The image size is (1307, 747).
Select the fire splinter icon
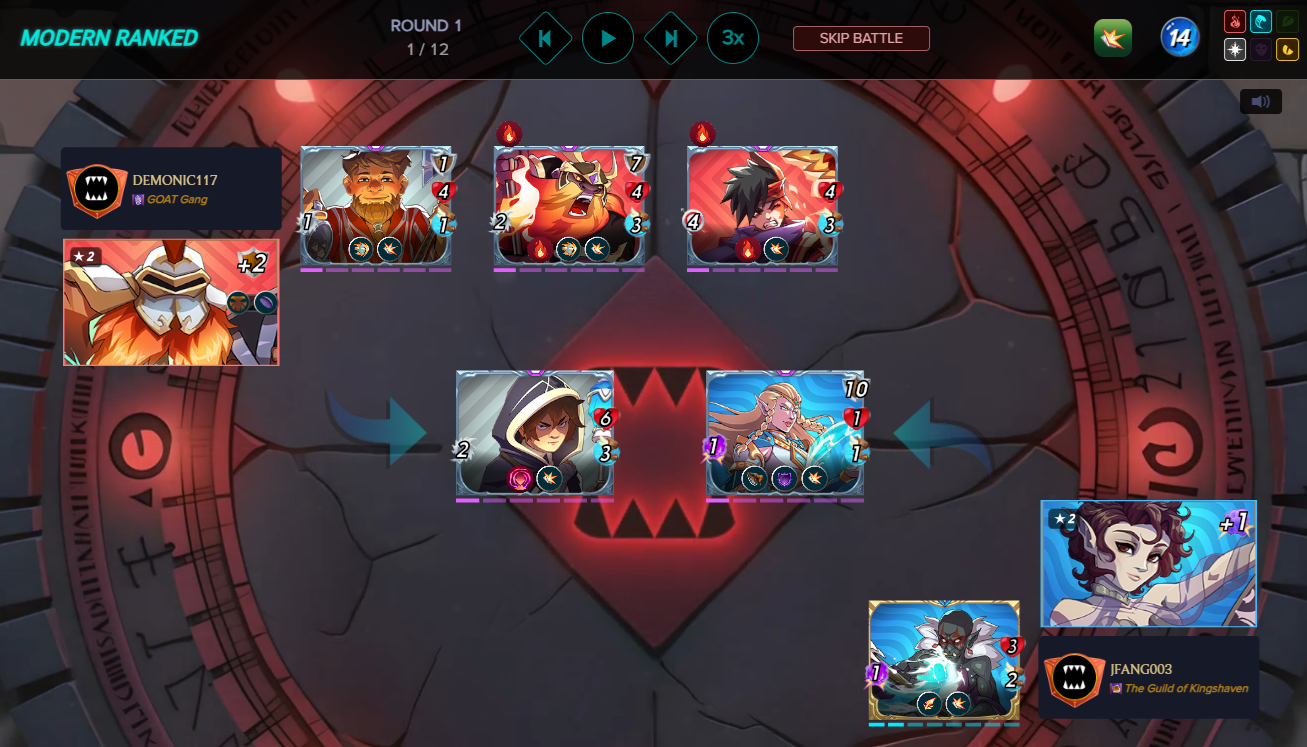(x=1235, y=21)
